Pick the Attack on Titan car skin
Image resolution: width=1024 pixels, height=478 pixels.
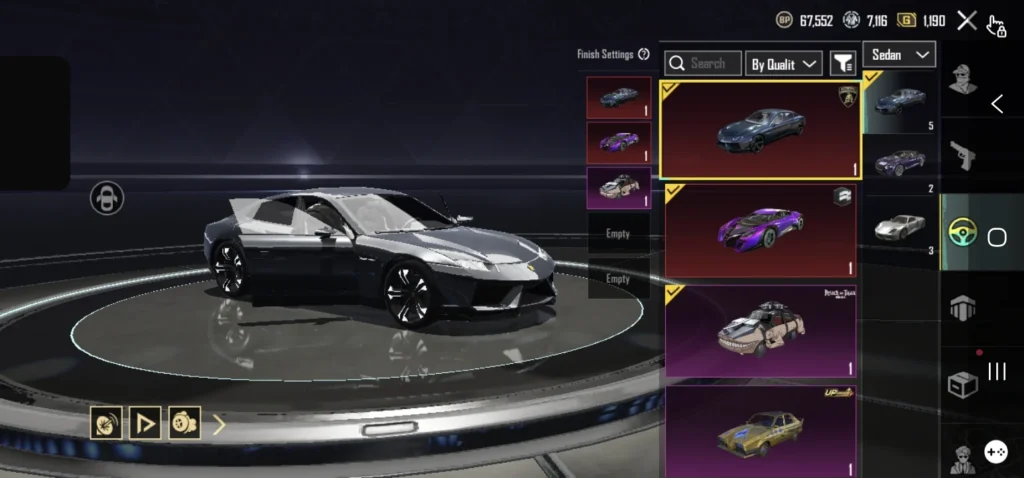point(760,331)
